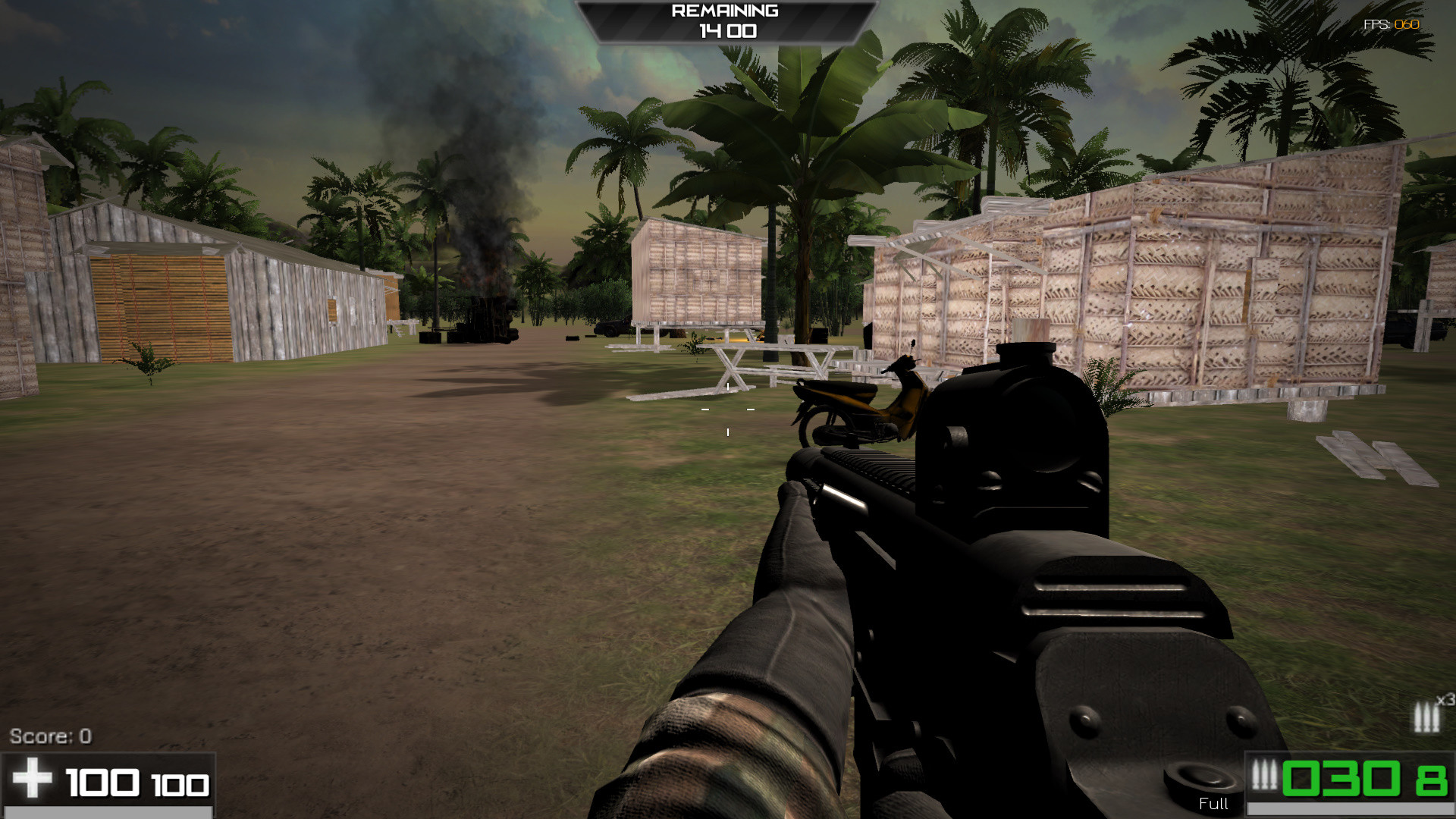Click the health cross icon
This screenshot has height=819, width=1456.
[x=32, y=778]
